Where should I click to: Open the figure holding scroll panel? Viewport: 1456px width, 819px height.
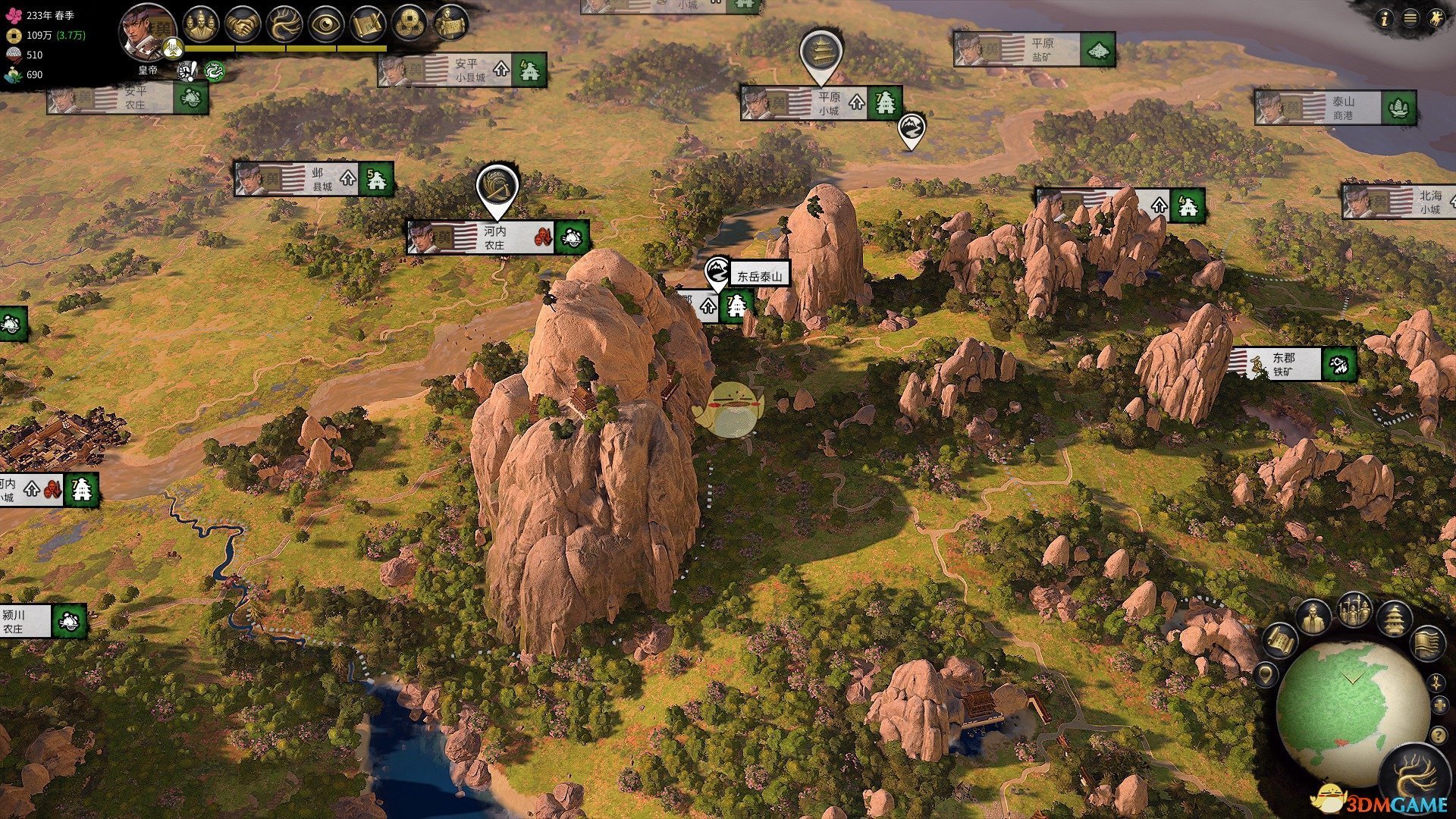[x=452, y=24]
